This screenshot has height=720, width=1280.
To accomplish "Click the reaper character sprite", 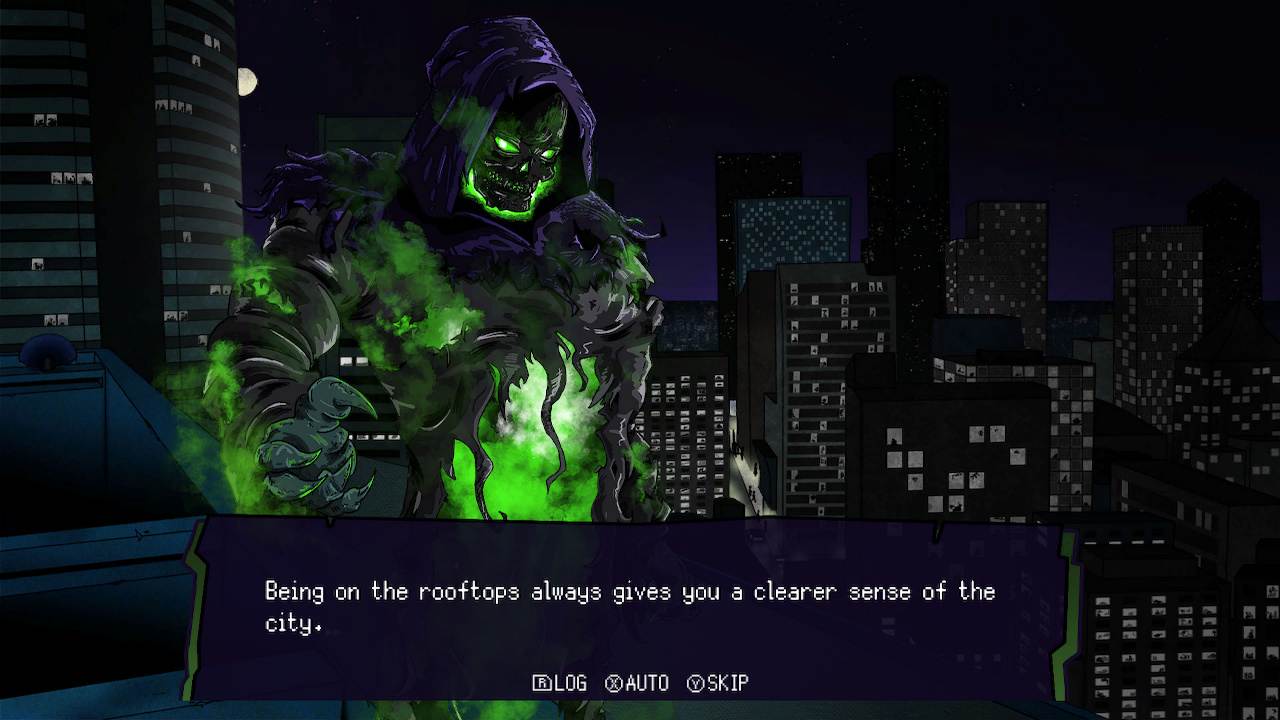I will pos(470,280).
